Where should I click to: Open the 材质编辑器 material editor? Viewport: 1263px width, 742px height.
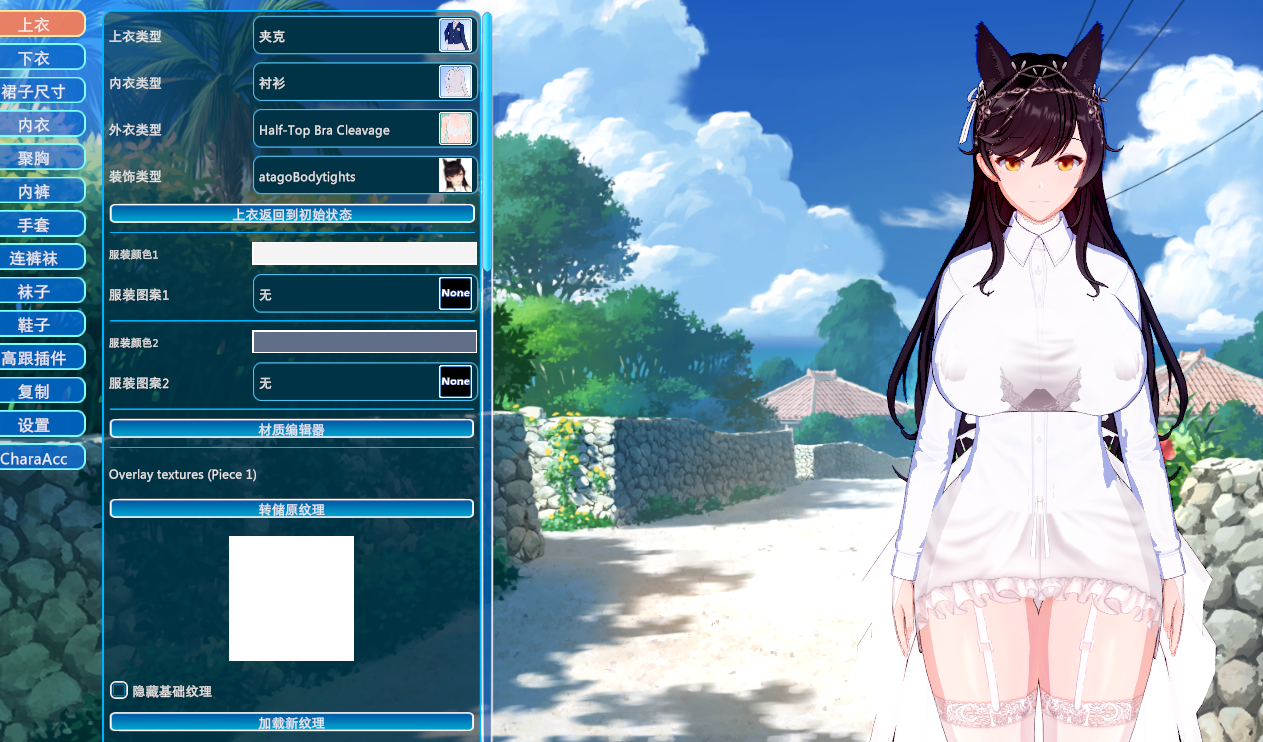(291, 429)
